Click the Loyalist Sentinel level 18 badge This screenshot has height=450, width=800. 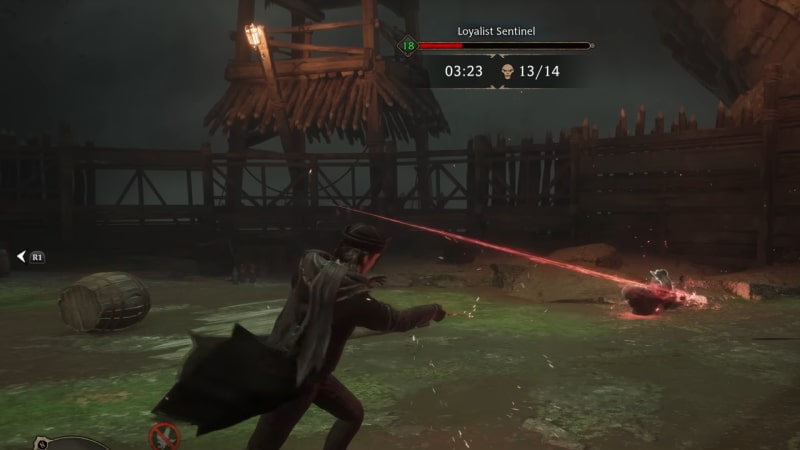click(408, 46)
